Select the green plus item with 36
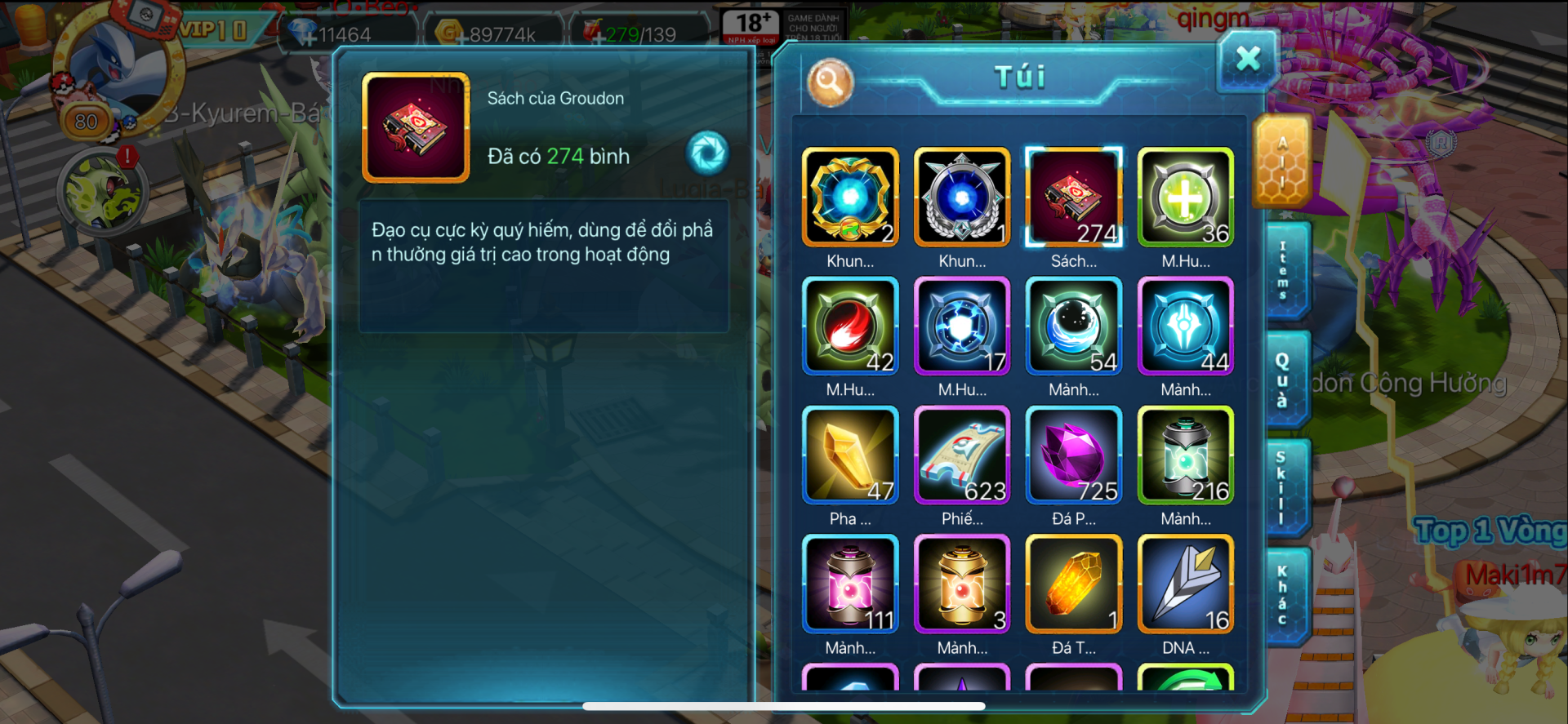1568x724 pixels. pyautogui.click(x=1186, y=198)
